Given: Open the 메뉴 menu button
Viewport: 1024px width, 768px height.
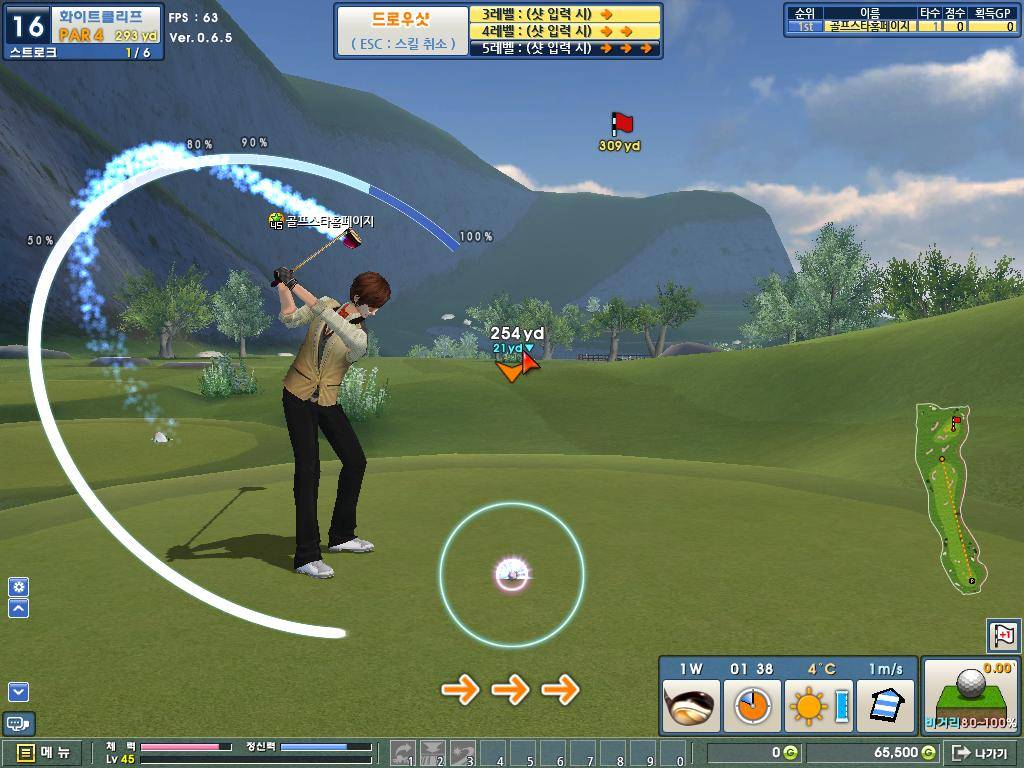Looking at the screenshot, I should pos(44,753).
